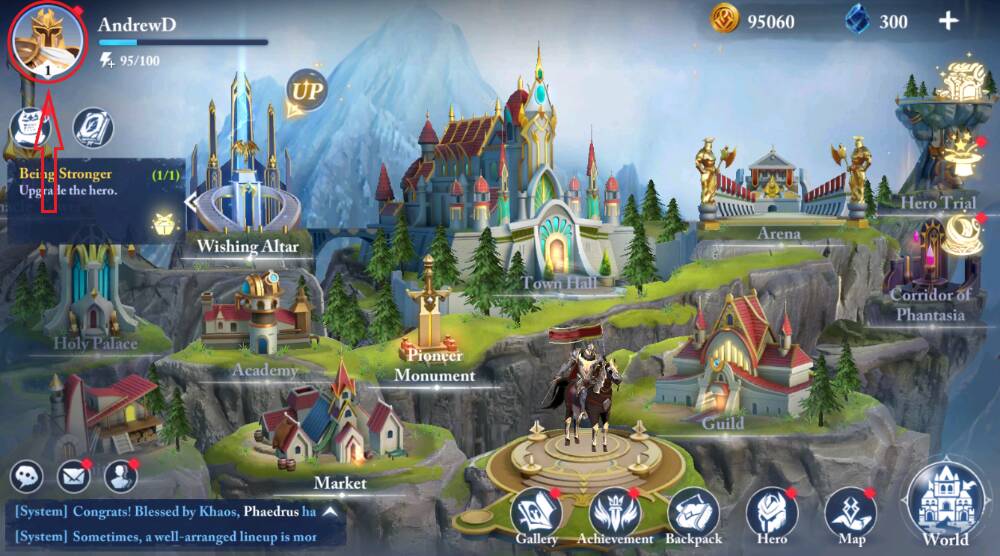Open AndrewD's player avatar profile
The height and width of the screenshot is (556, 1000).
click(48, 40)
